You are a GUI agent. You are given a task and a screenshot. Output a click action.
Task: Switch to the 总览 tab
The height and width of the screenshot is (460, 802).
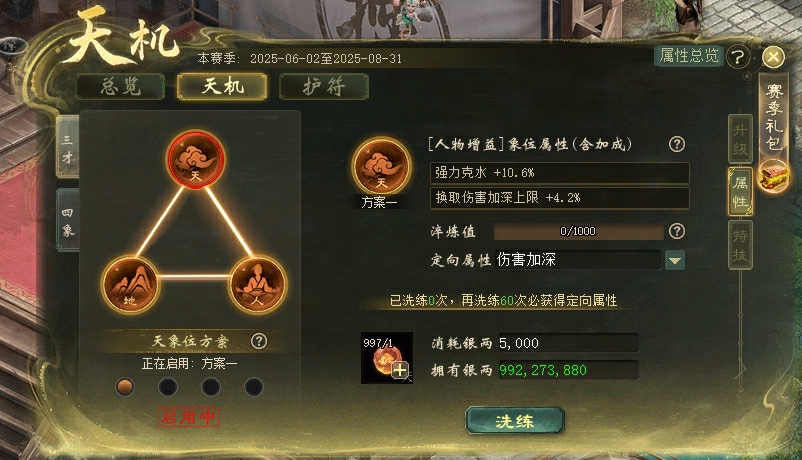(x=121, y=86)
